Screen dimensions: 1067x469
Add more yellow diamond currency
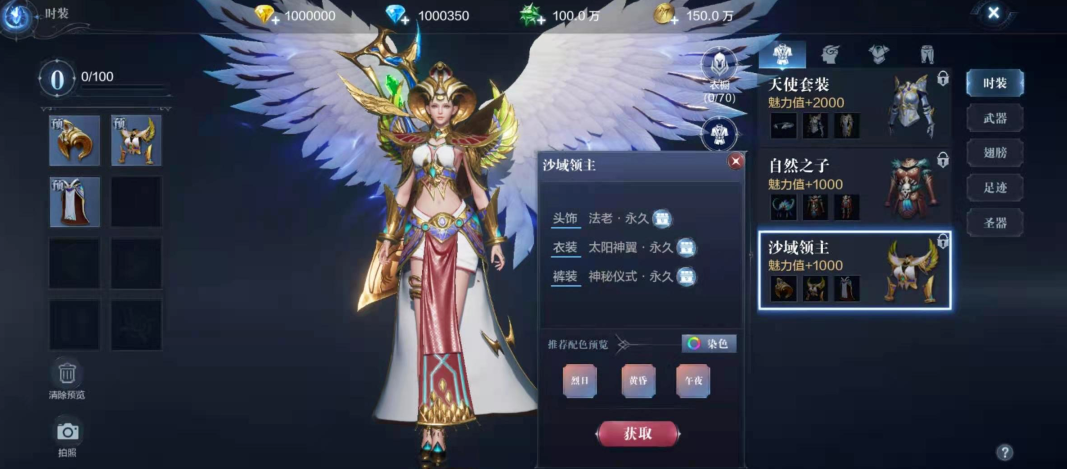265,16
